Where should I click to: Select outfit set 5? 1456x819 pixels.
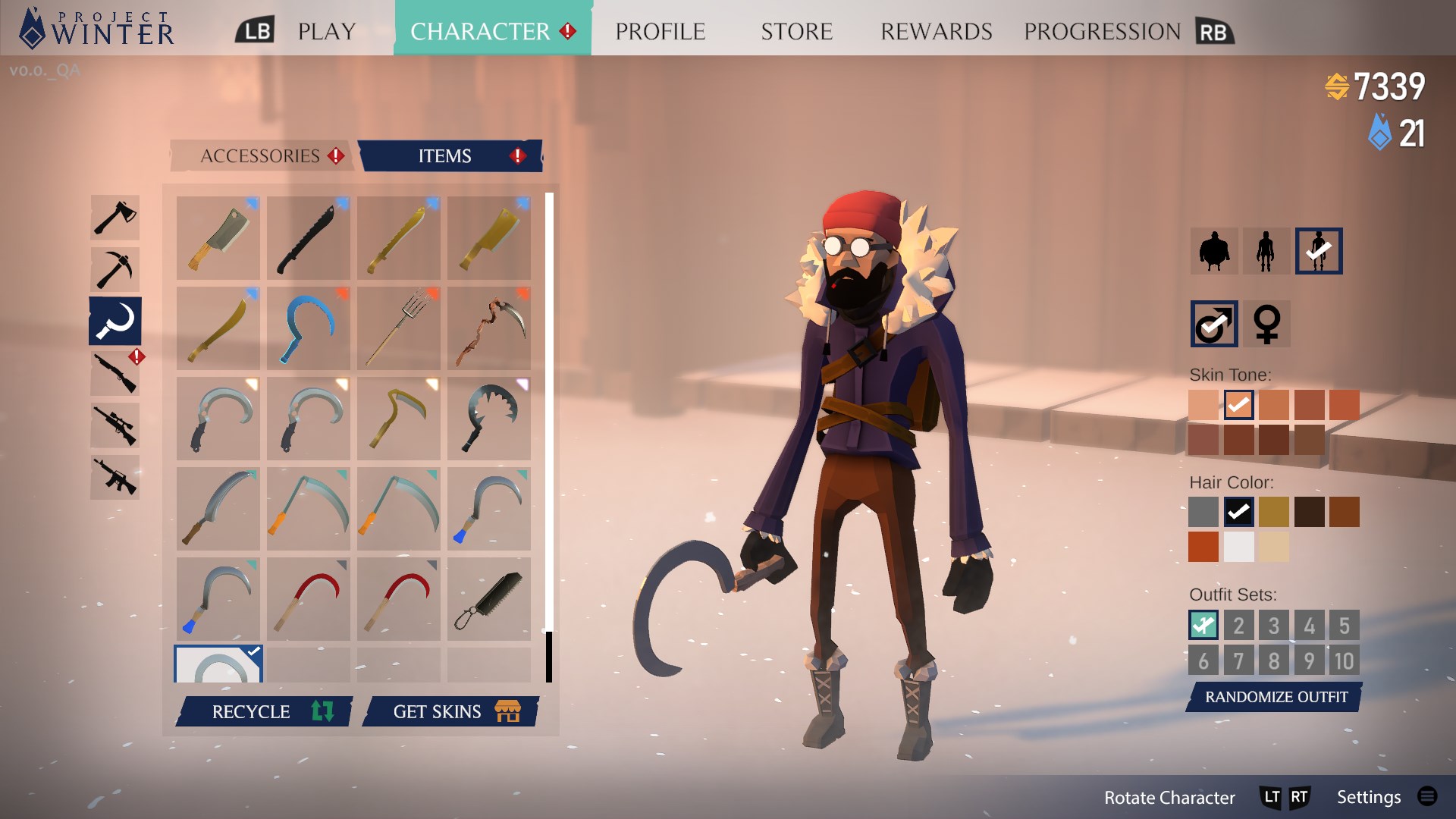point(1344,626)
